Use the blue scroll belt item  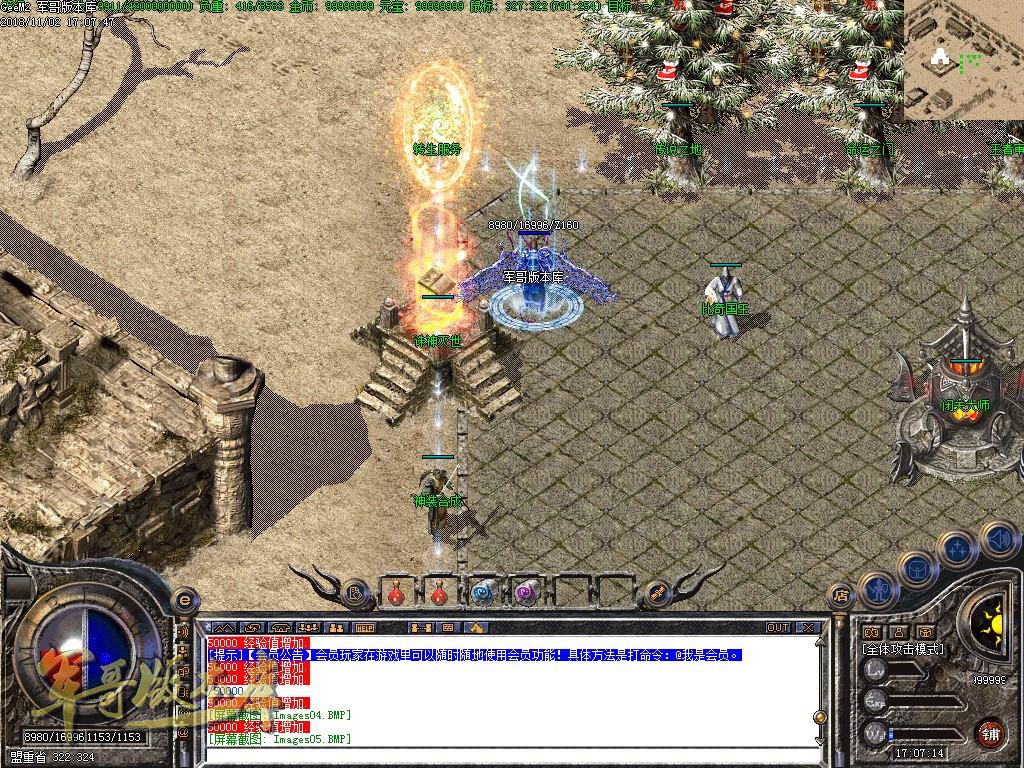(482, 592)
